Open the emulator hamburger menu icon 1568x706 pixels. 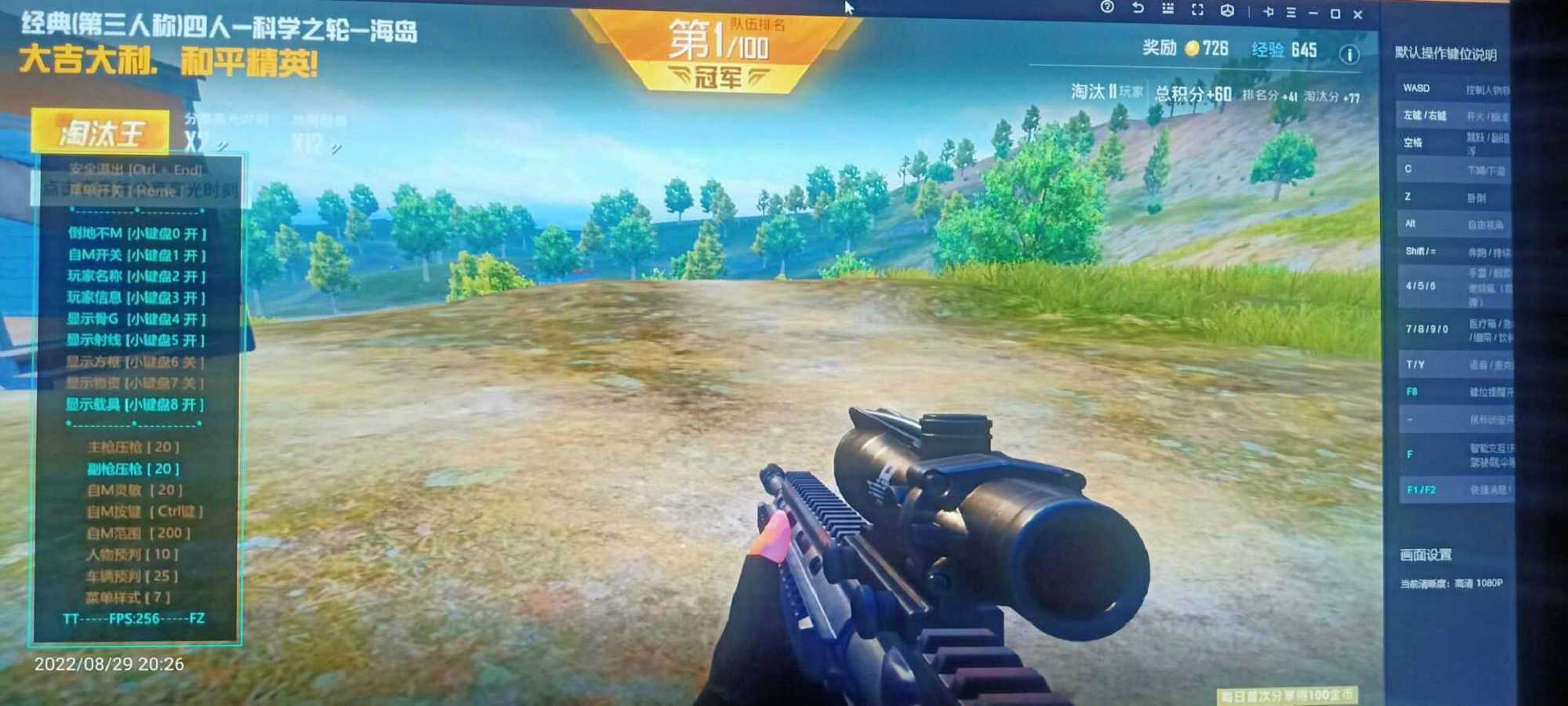point(1291,10)
